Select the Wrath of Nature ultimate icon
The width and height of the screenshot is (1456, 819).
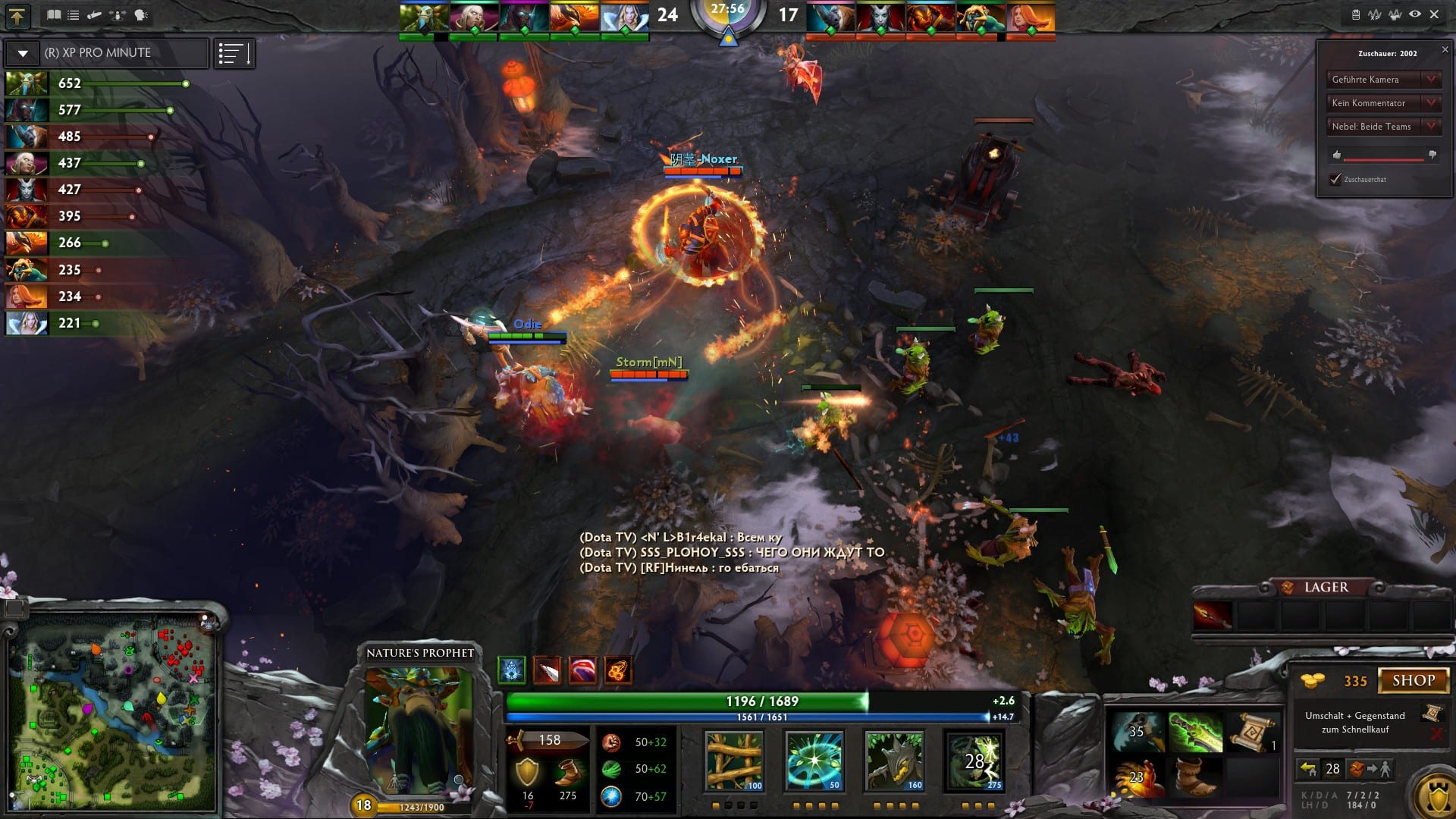click(974, 761)
